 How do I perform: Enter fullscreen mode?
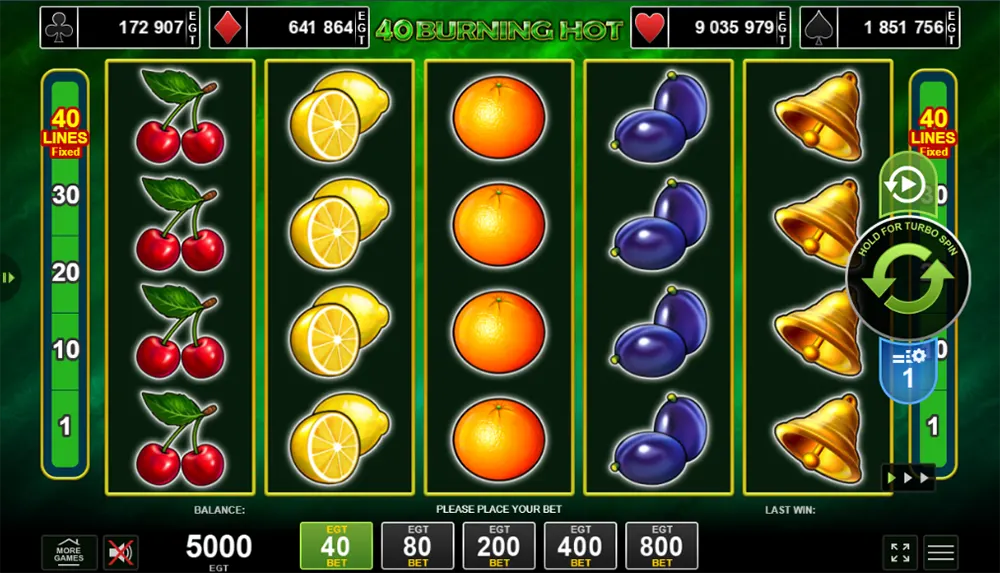[x=900, y=552]
